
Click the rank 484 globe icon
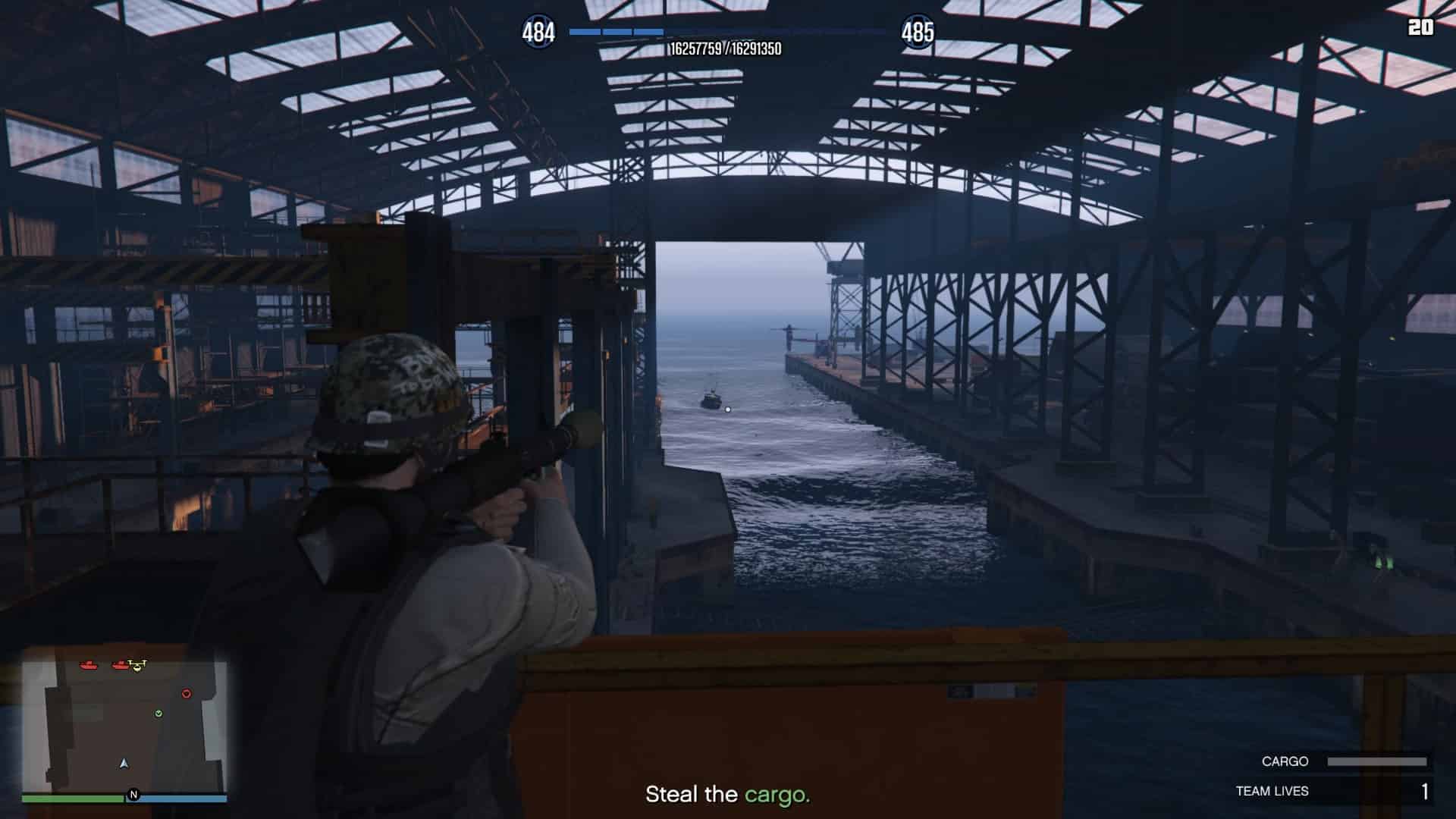click(x=538, y=32)
